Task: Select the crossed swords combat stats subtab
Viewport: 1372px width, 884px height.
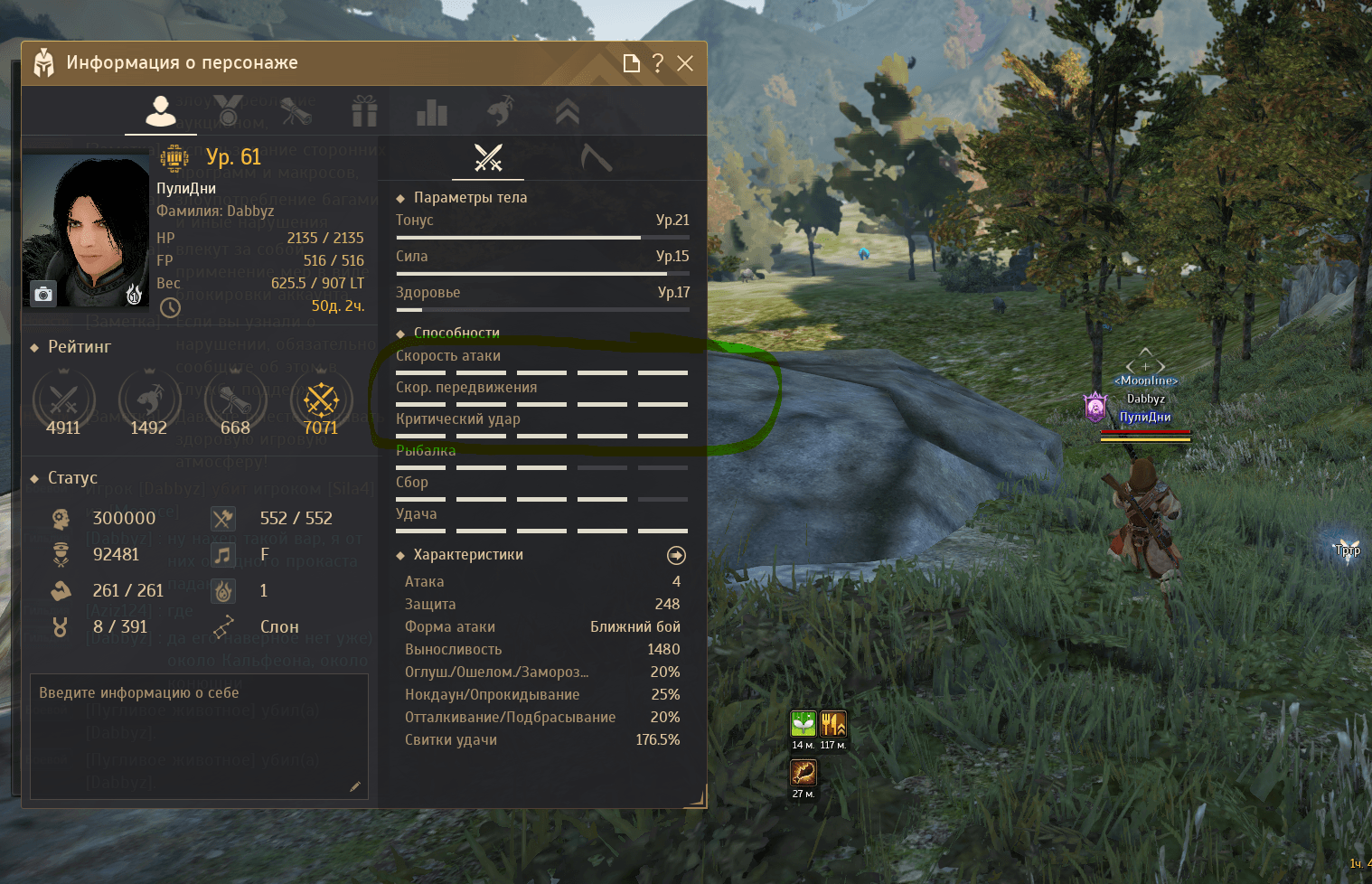Action: [x=488, y=158]
